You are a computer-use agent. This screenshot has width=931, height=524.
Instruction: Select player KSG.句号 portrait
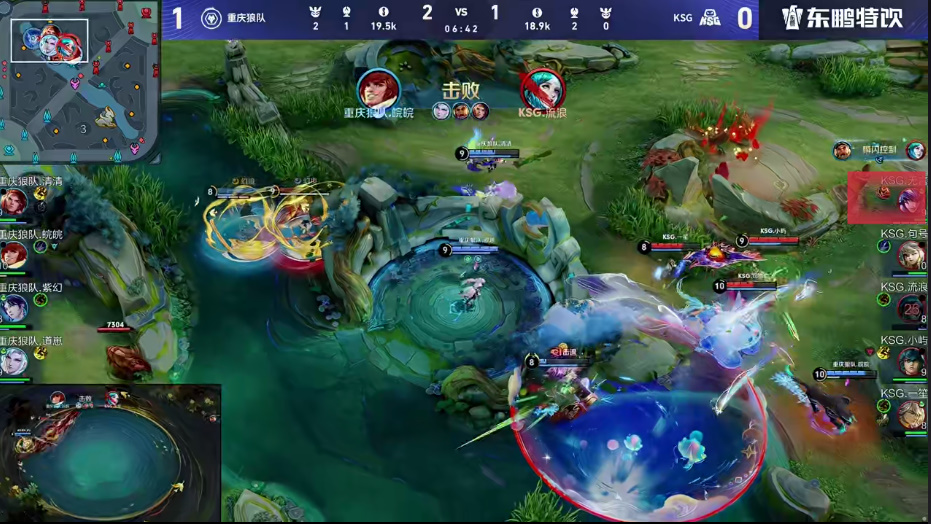(911, 256)
